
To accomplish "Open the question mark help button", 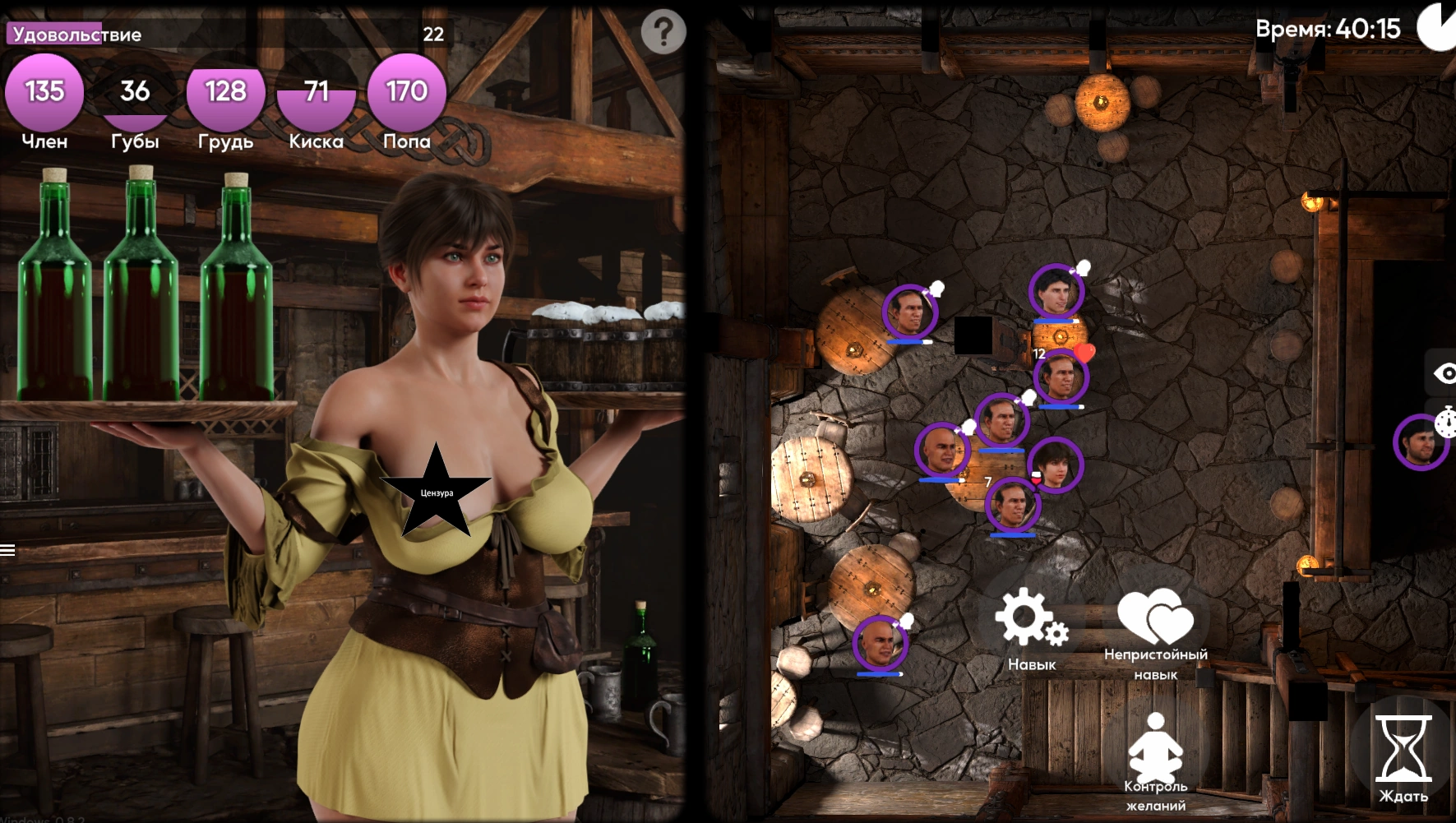I will [x=663, y=32].
